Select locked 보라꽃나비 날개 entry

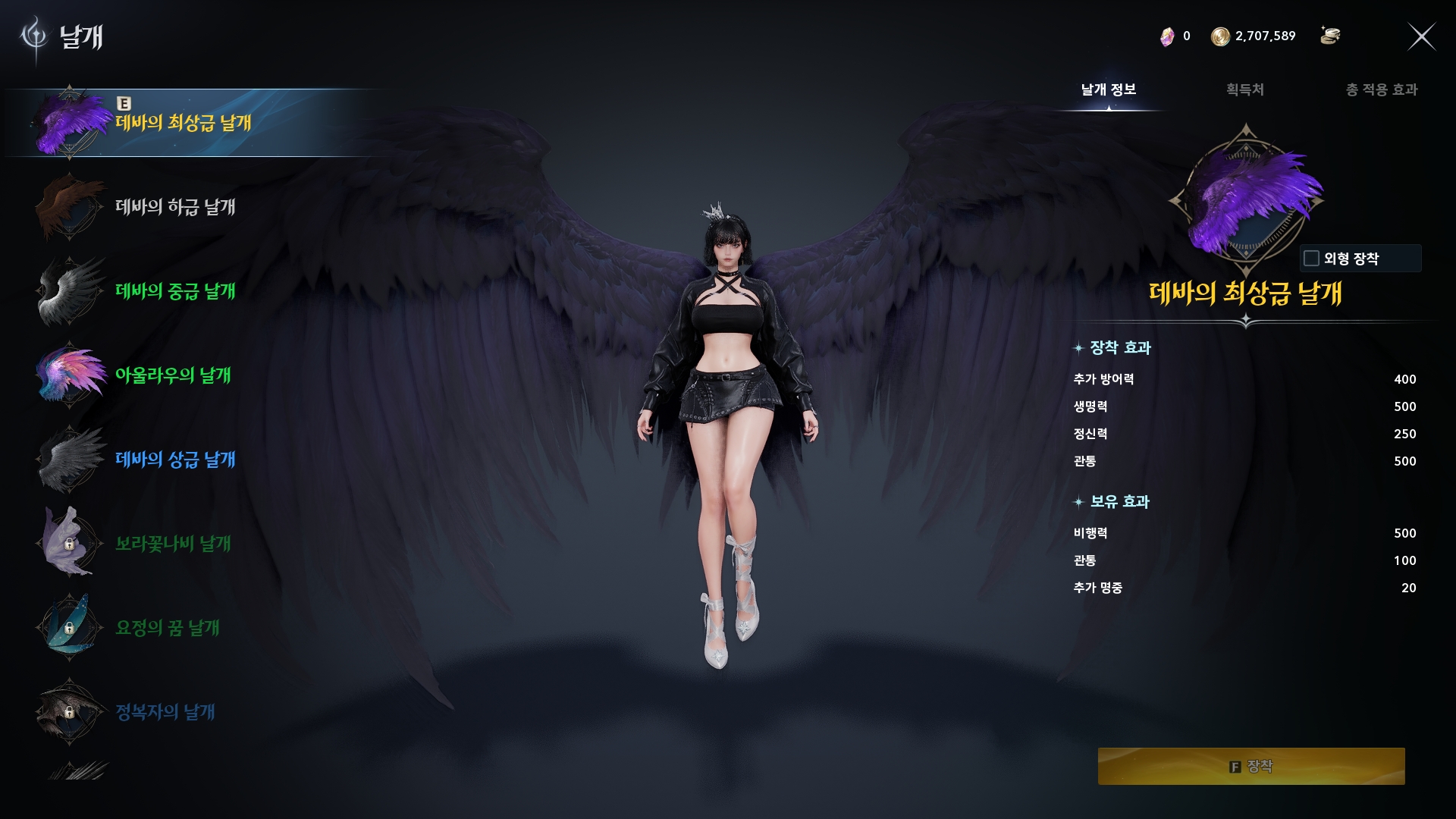[x=172, y=544]
